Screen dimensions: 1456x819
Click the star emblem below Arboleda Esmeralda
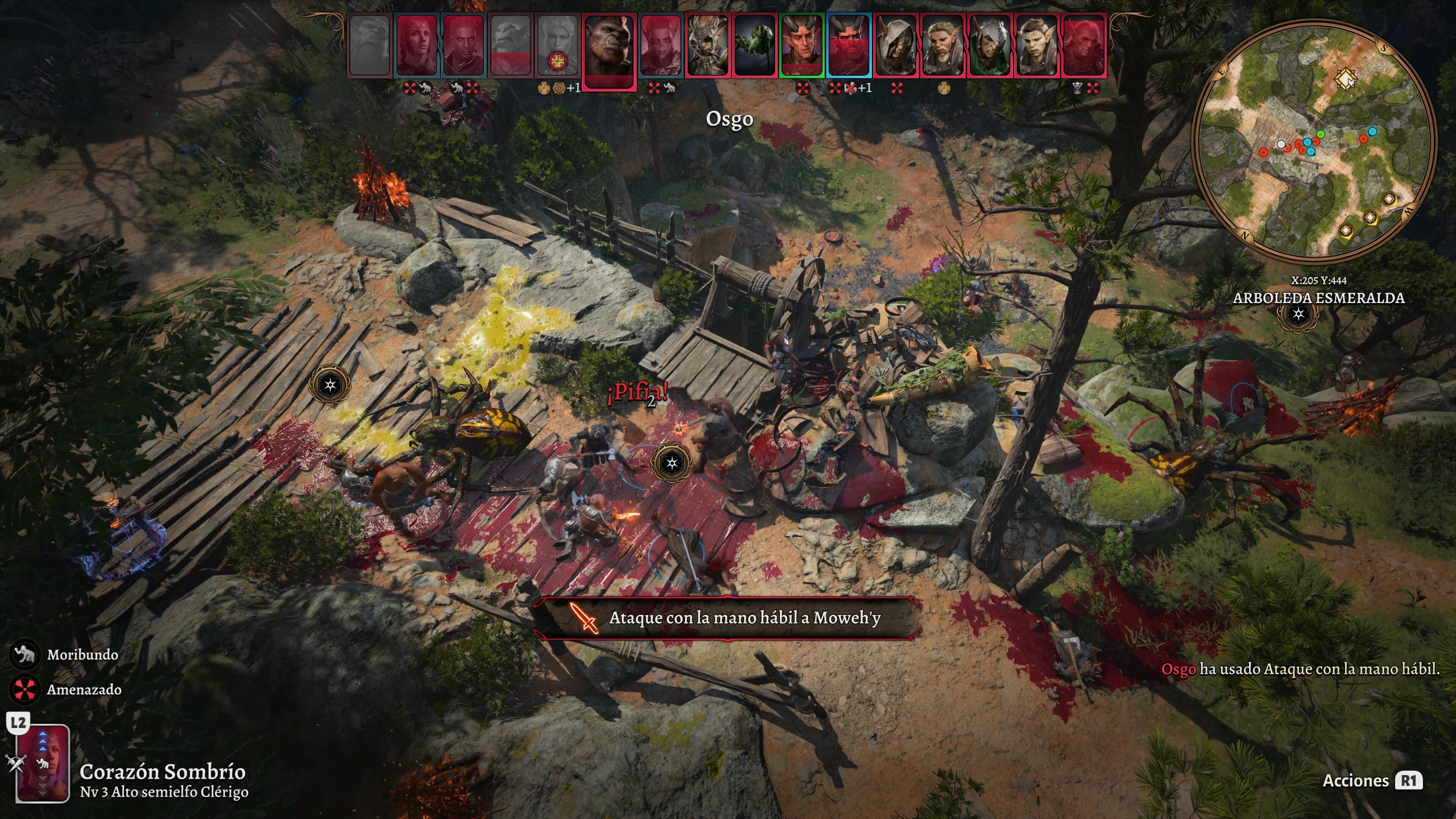(1298, 314)
